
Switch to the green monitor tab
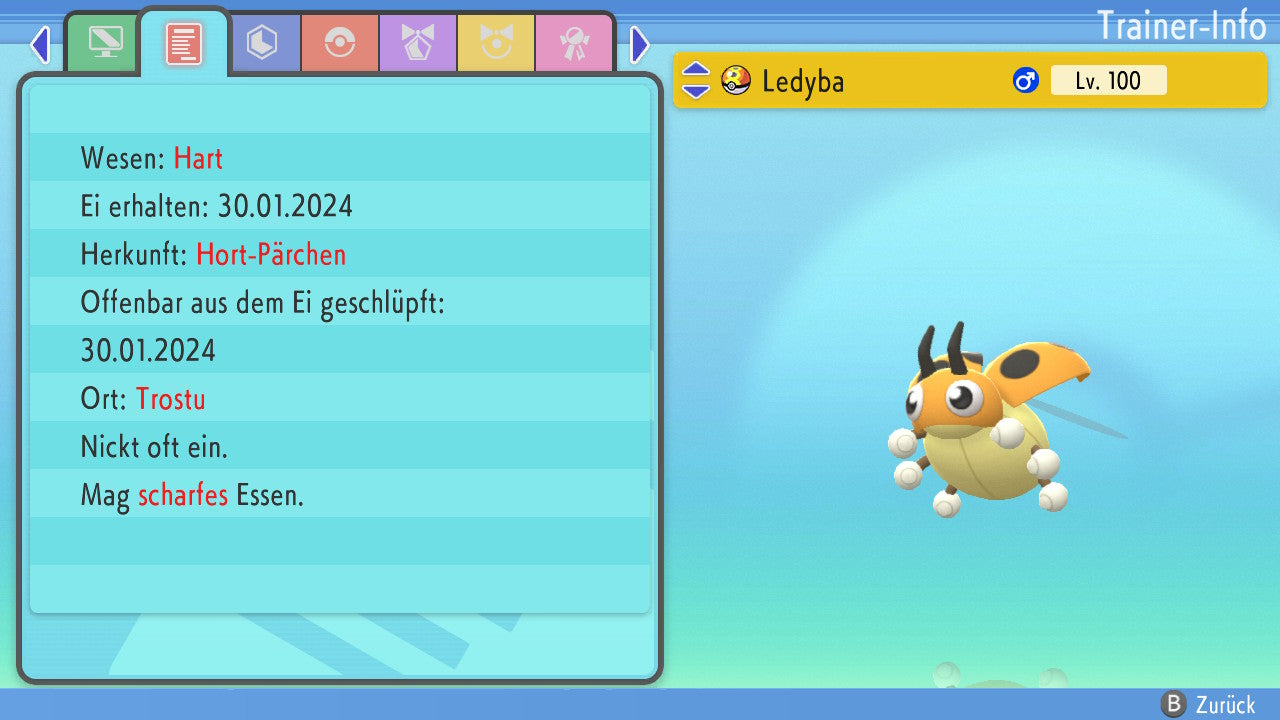(104, 43)
